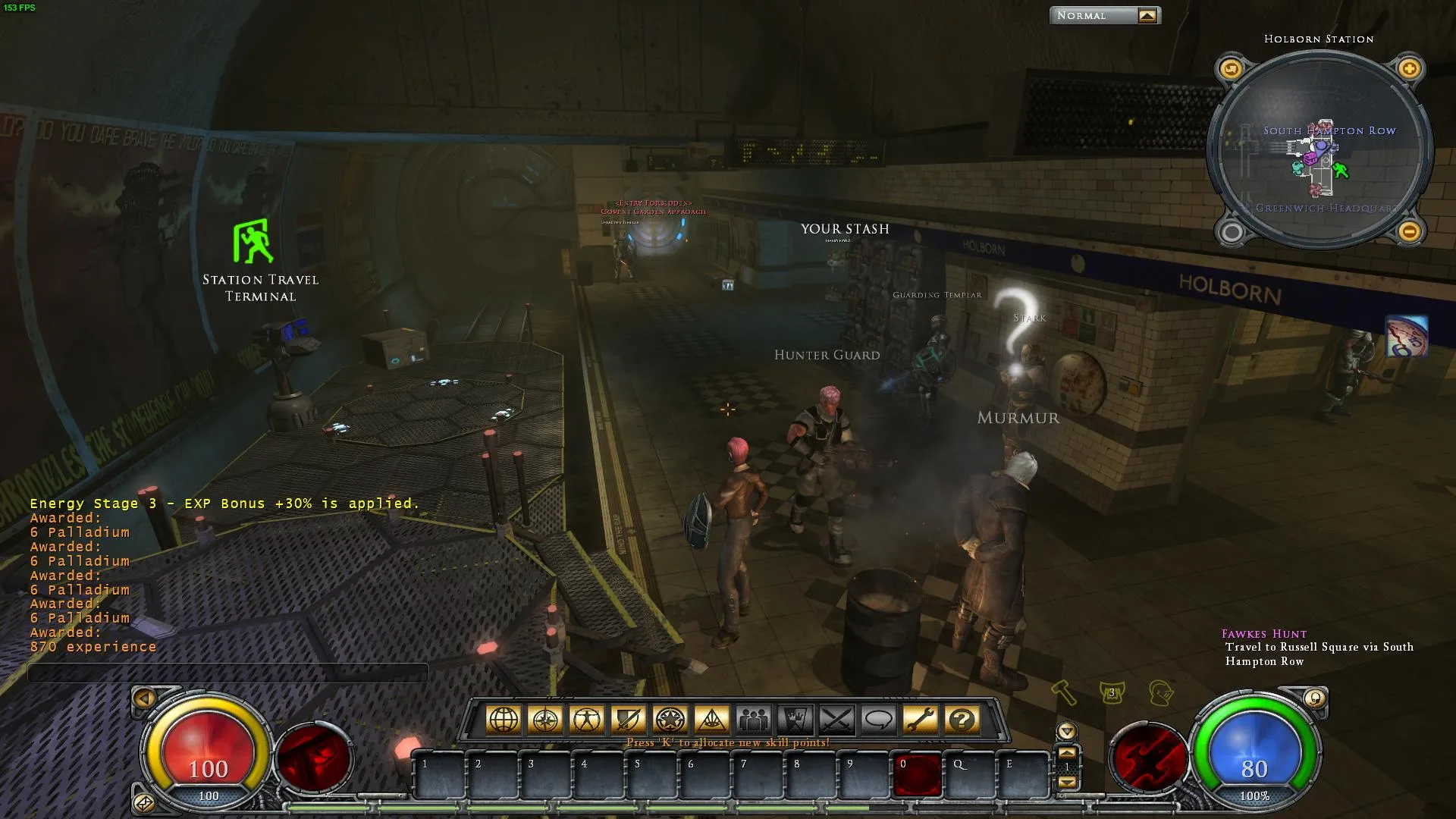
Task: Switch hotbar page up with the arrow
Action: (x=1067, y=753)
